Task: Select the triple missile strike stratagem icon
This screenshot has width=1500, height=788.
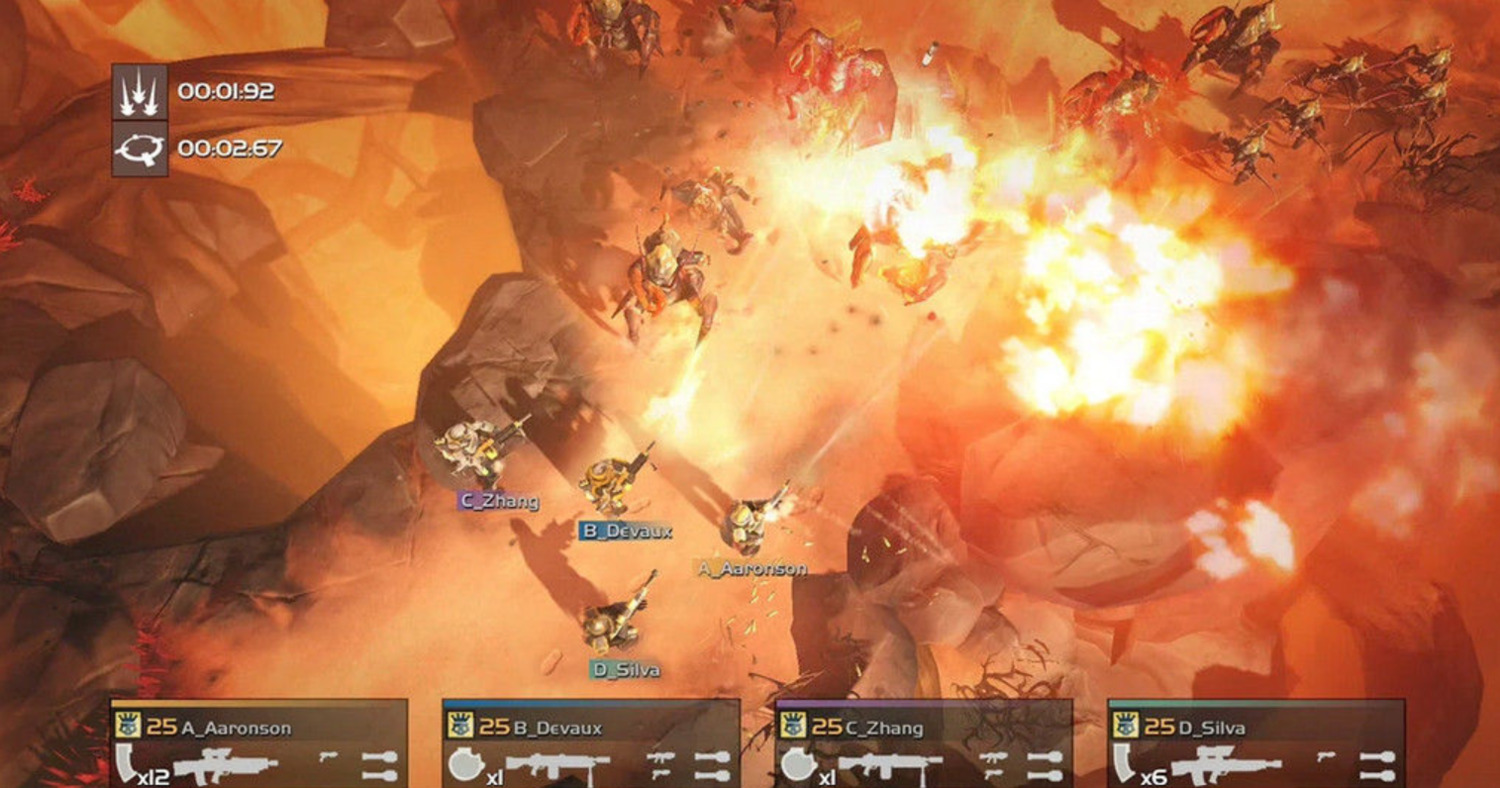Action: click(139, 91)
